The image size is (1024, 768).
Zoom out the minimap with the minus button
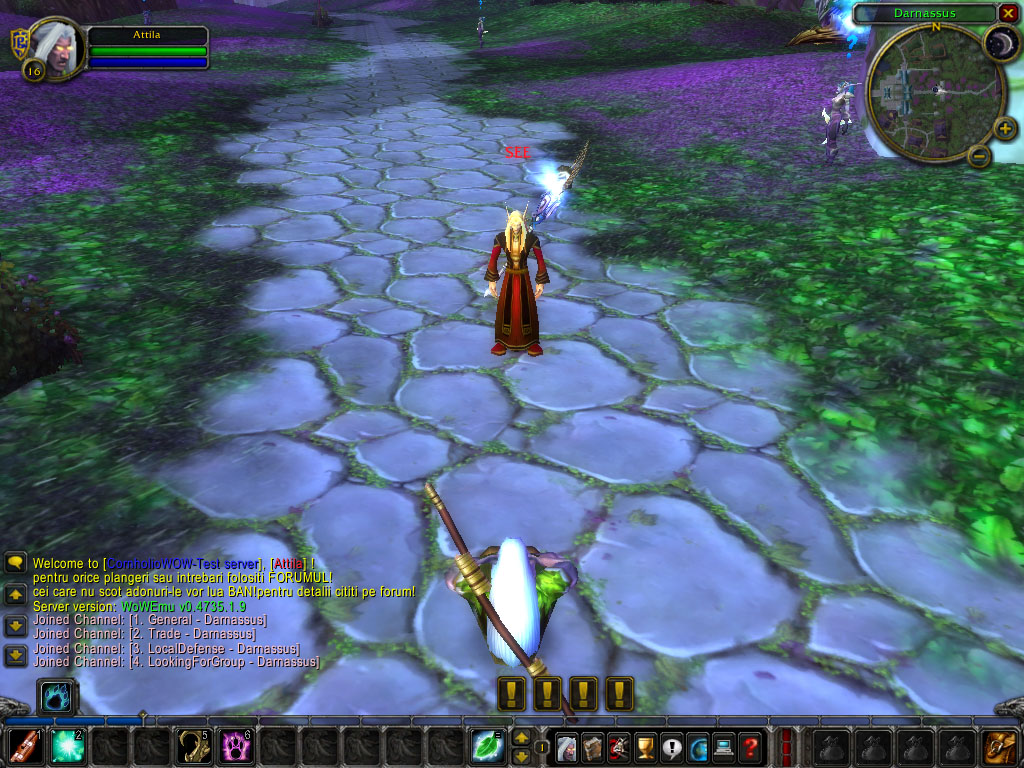[x=980, y=155]
